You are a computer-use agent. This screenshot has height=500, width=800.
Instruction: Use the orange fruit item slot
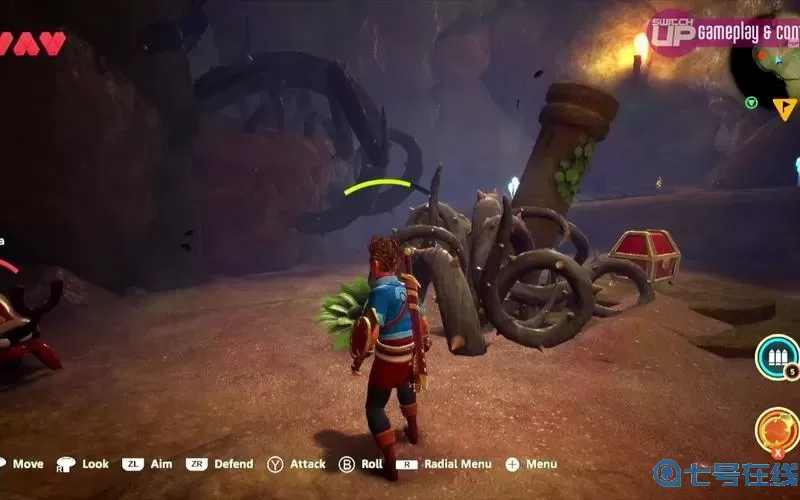pyautogui.click(x=775, y=428)
